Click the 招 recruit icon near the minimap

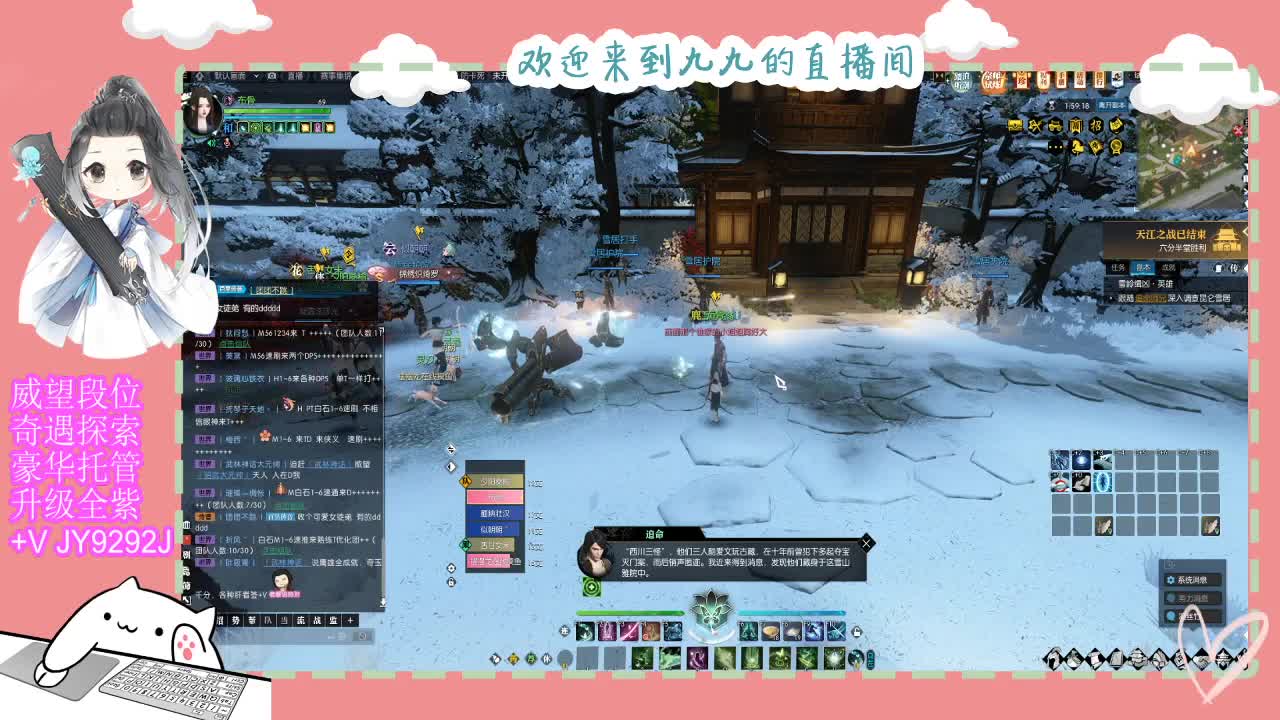pos(1096,125)
